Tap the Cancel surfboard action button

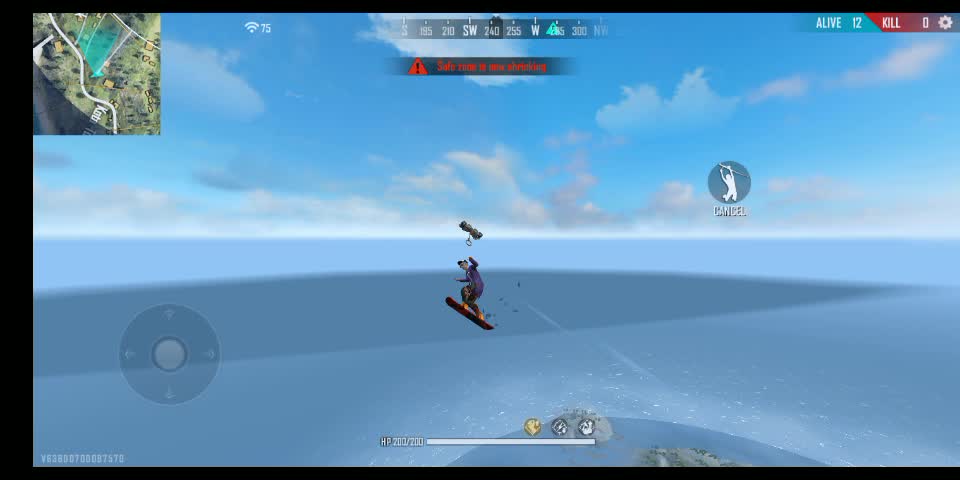point(729,183)
